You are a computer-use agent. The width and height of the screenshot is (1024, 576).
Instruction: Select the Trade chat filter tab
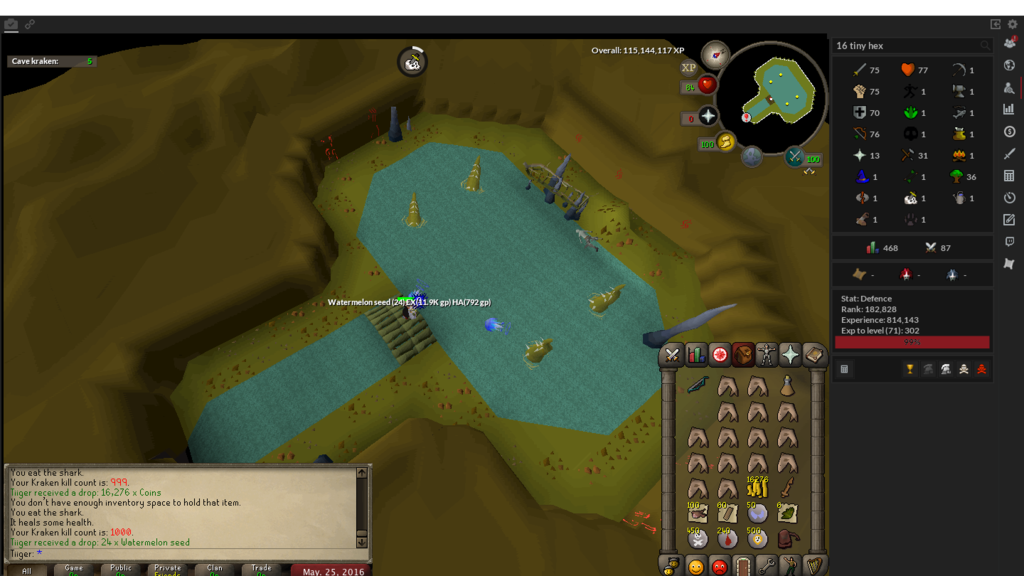(261, 569)
